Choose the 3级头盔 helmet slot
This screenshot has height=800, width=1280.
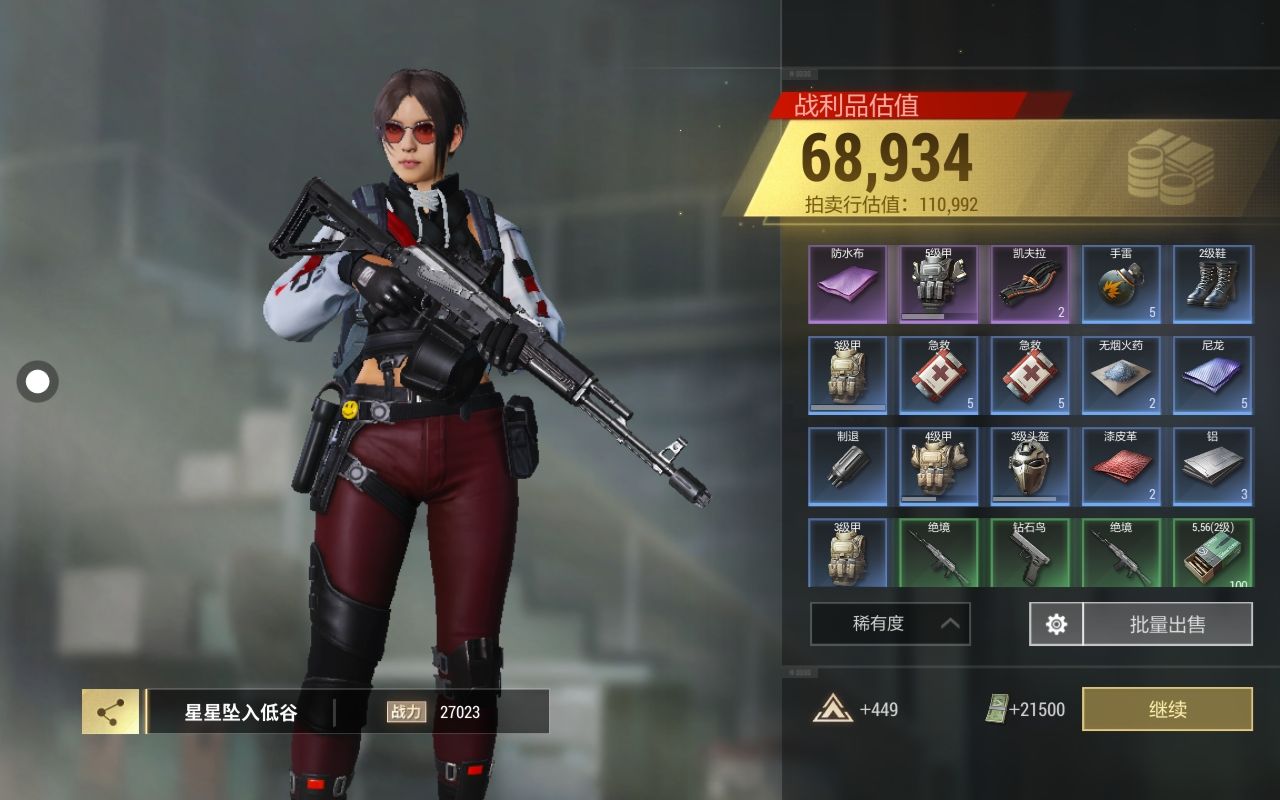(x=1030, y=466)
